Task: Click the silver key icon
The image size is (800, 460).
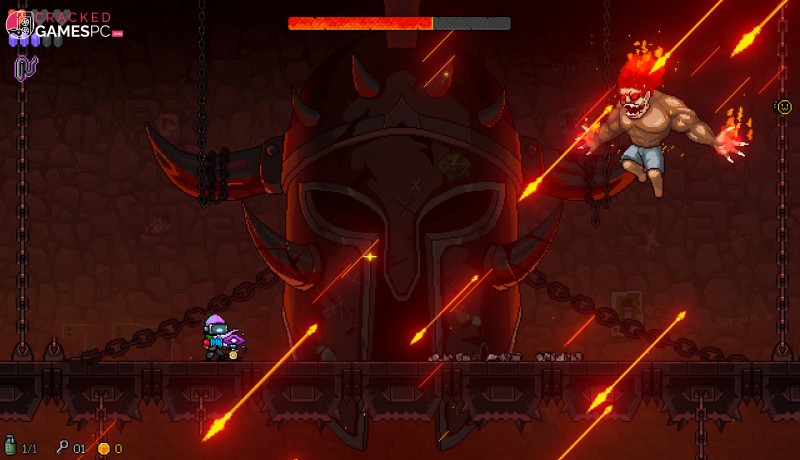Action: 62,448
